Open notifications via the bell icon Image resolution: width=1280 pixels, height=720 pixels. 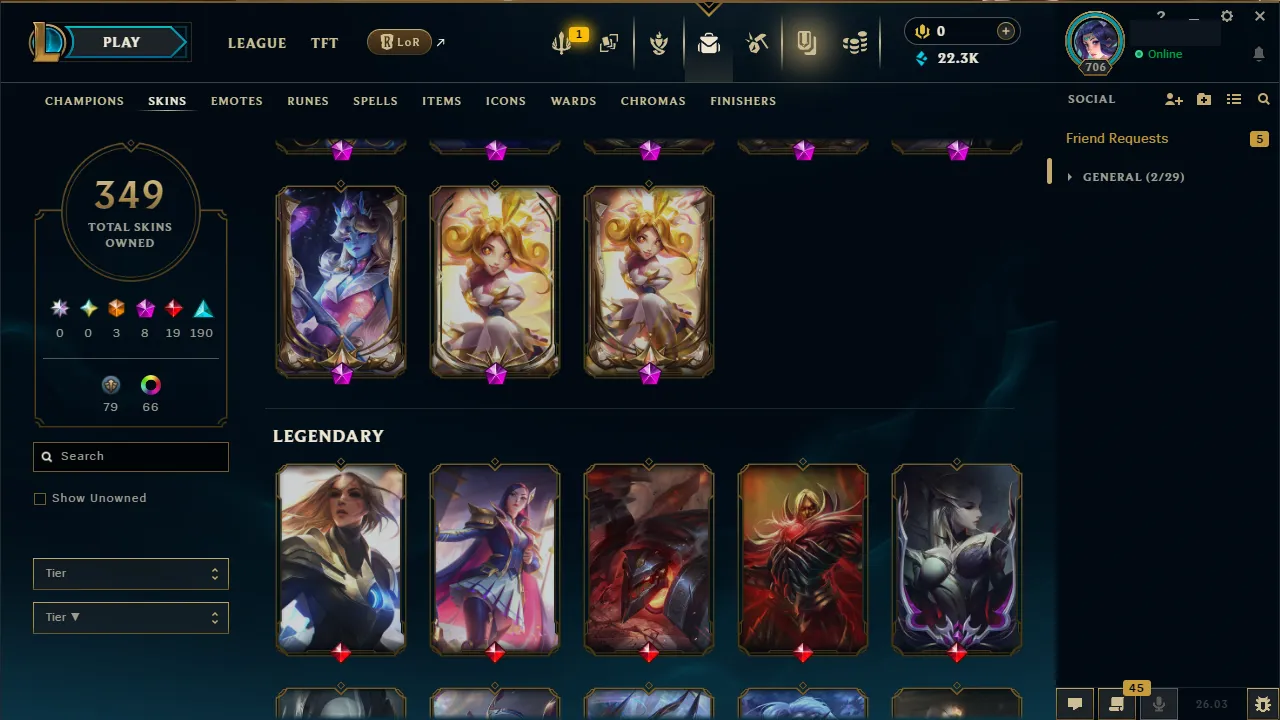(1259, 54)
